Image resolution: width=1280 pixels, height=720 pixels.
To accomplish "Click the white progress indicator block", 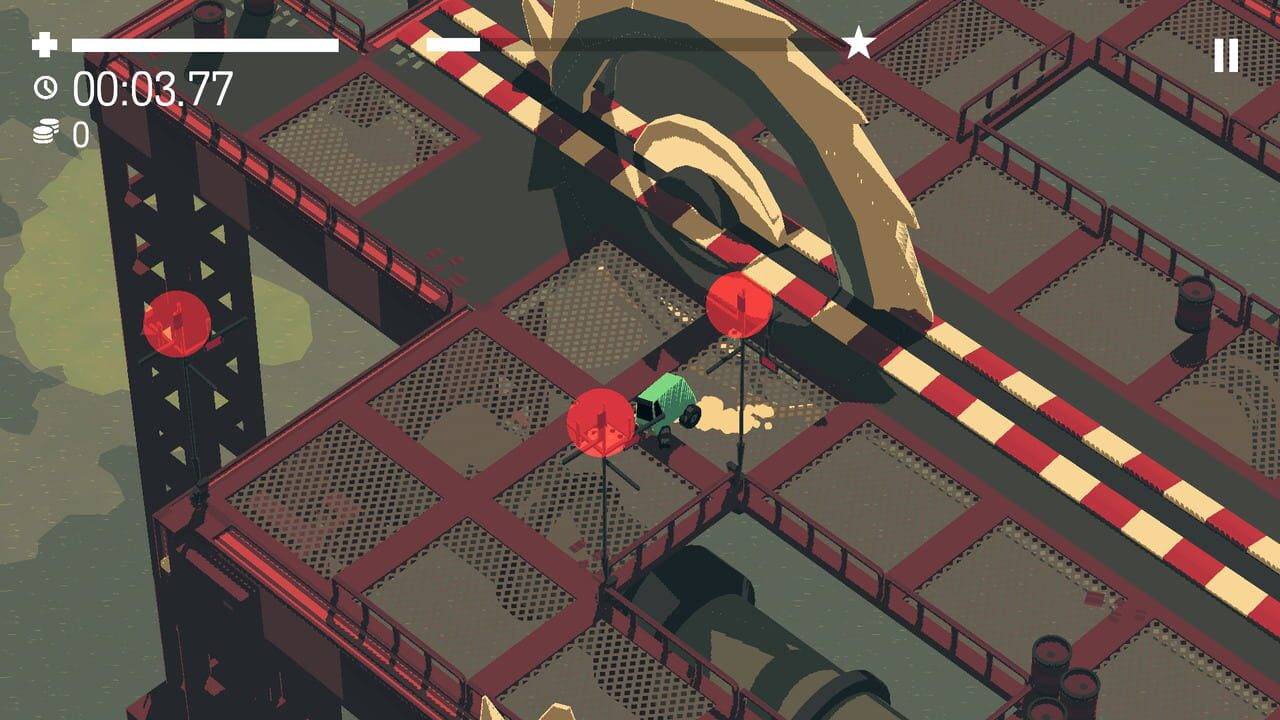I will (x=455, y=43).
